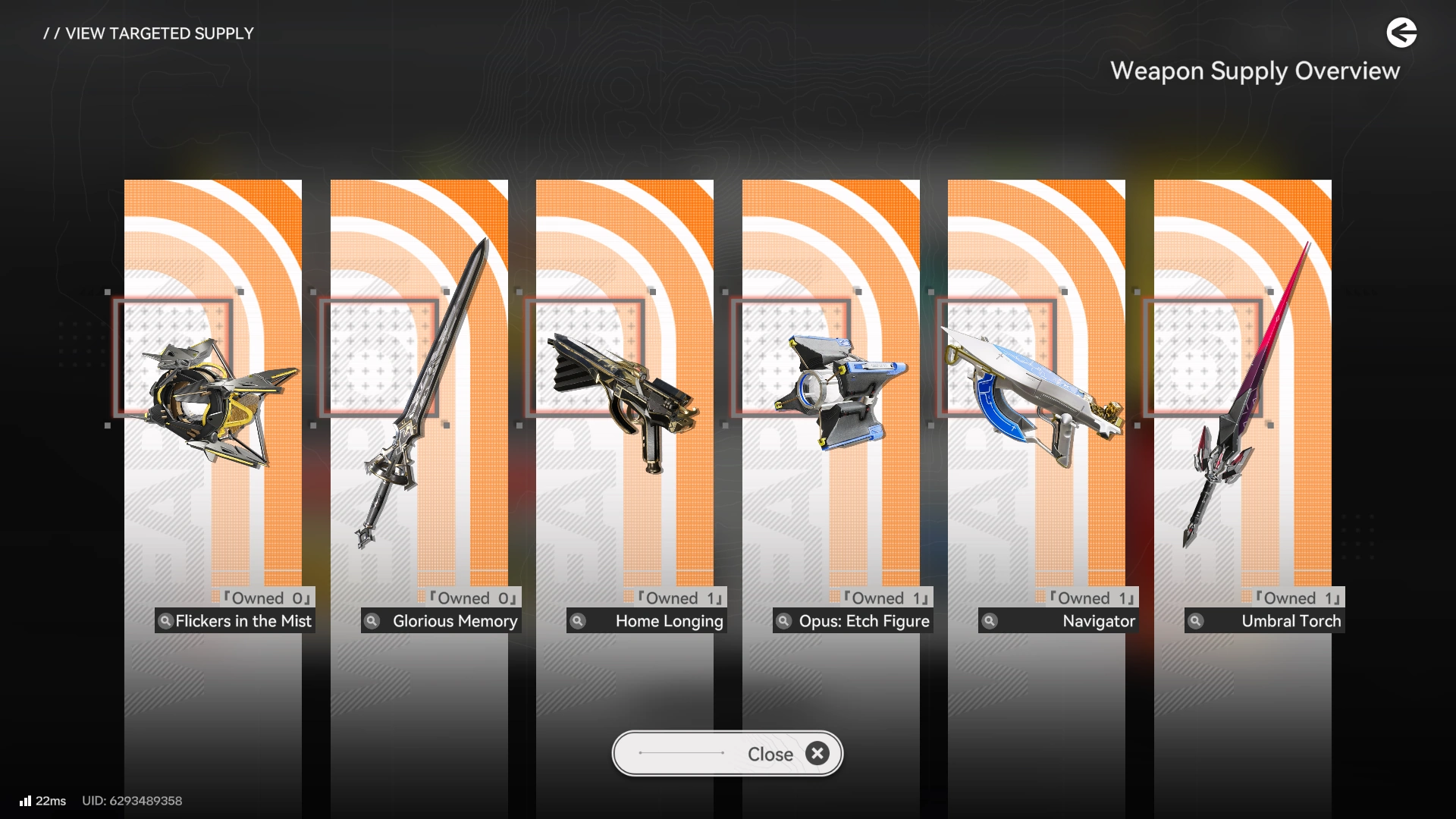This screenshot has width=1456, height=819.
Task: Open Glorious Memory details with magnifier icon
Action: coord(372,621)
